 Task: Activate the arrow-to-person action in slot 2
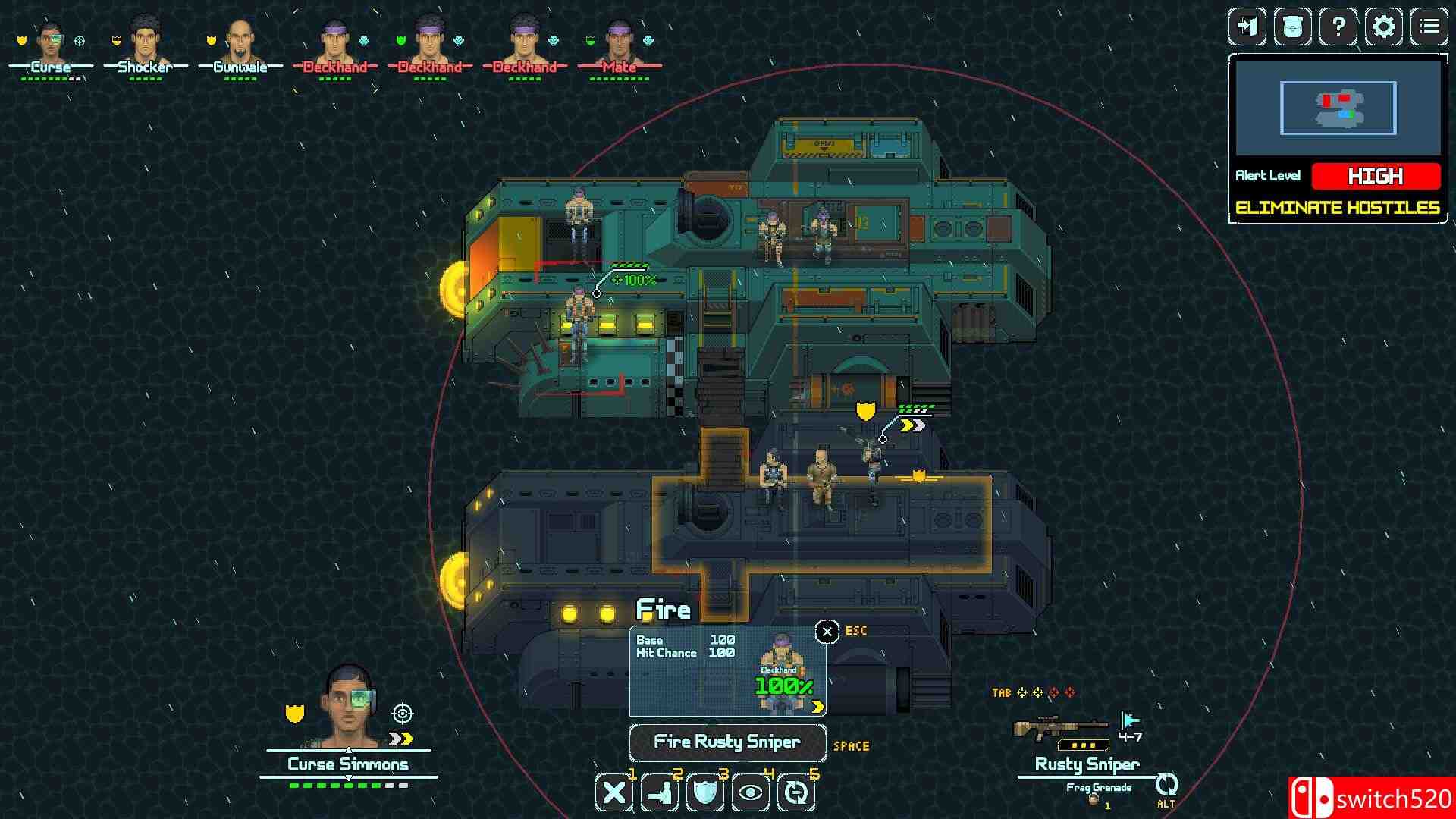tap(660, 793)
